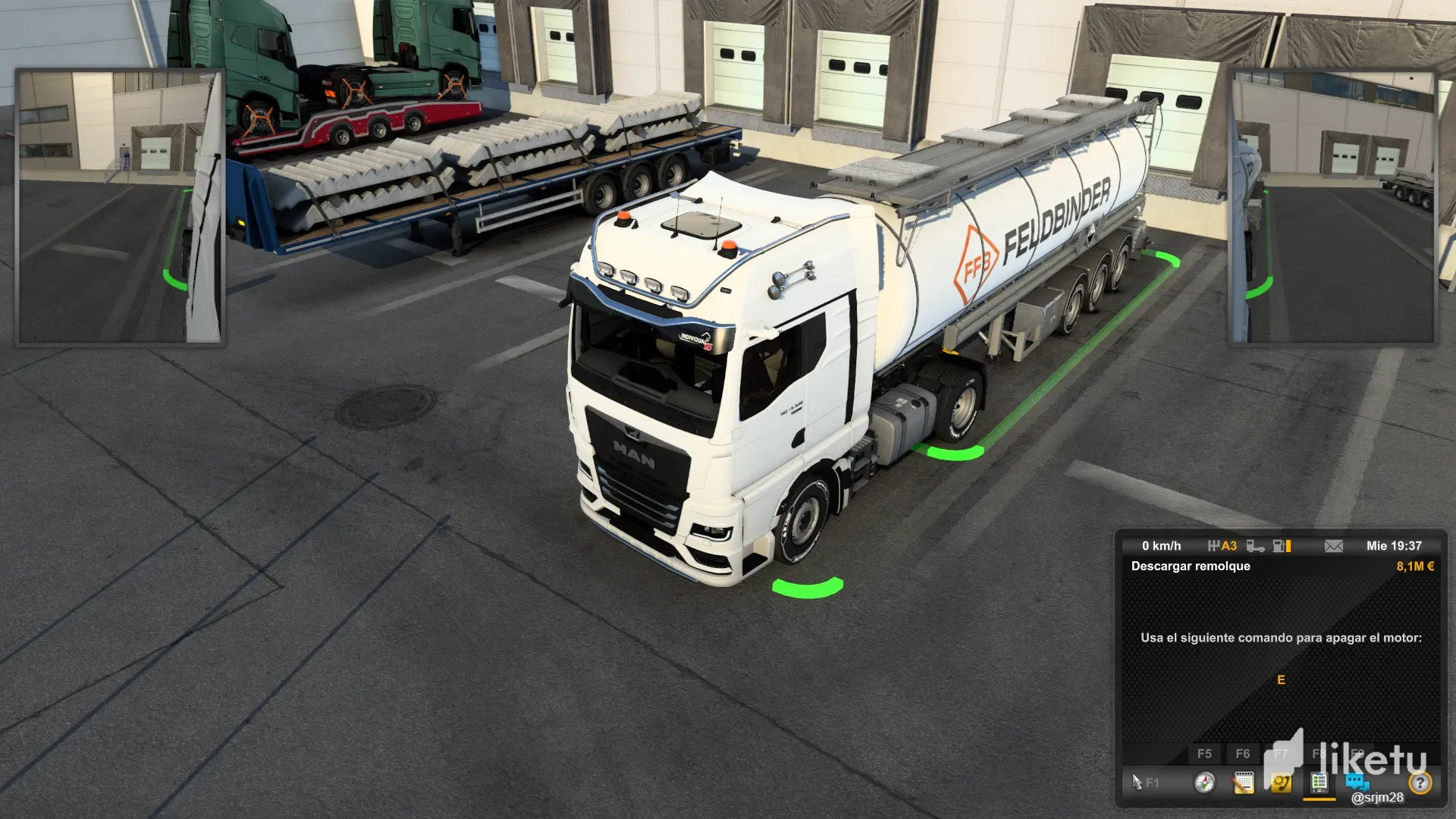The width and height of the screenshot is (1456, 819).
Task: Click the question mark help icon
Action: 1420,783
